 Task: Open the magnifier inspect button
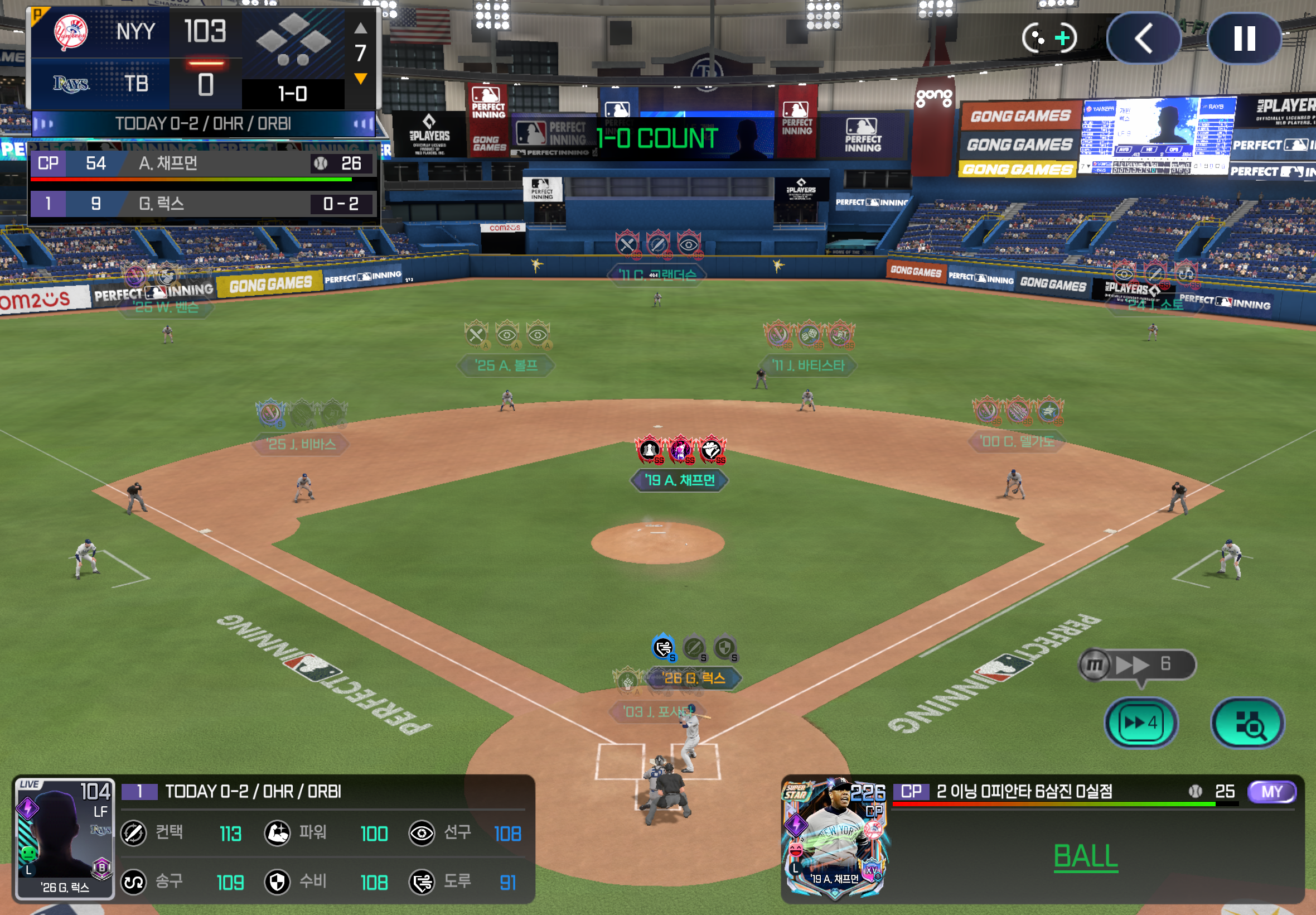pos(1247,723)
